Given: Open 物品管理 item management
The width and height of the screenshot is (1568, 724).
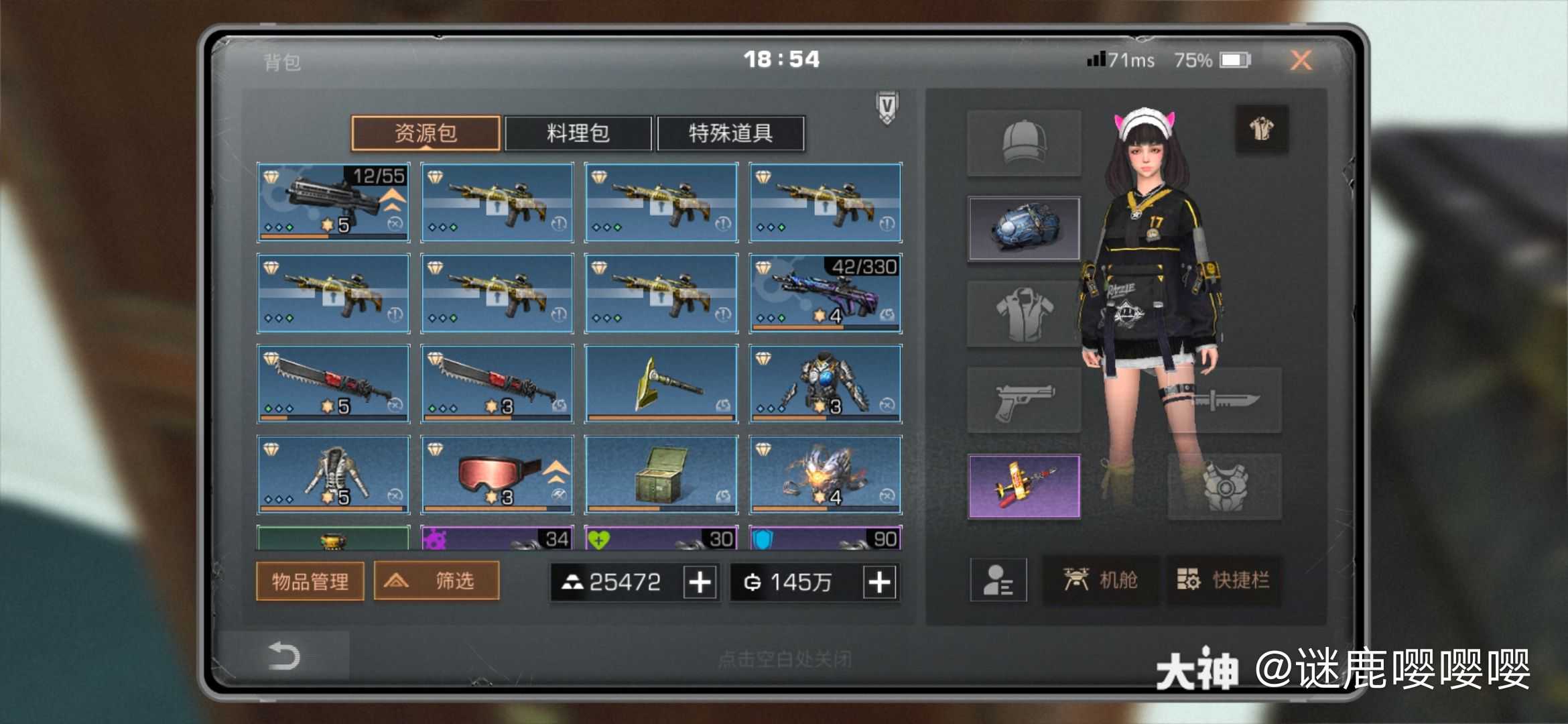Looking at the screenshot, I should pyautogui.click(x=310, y=582).
